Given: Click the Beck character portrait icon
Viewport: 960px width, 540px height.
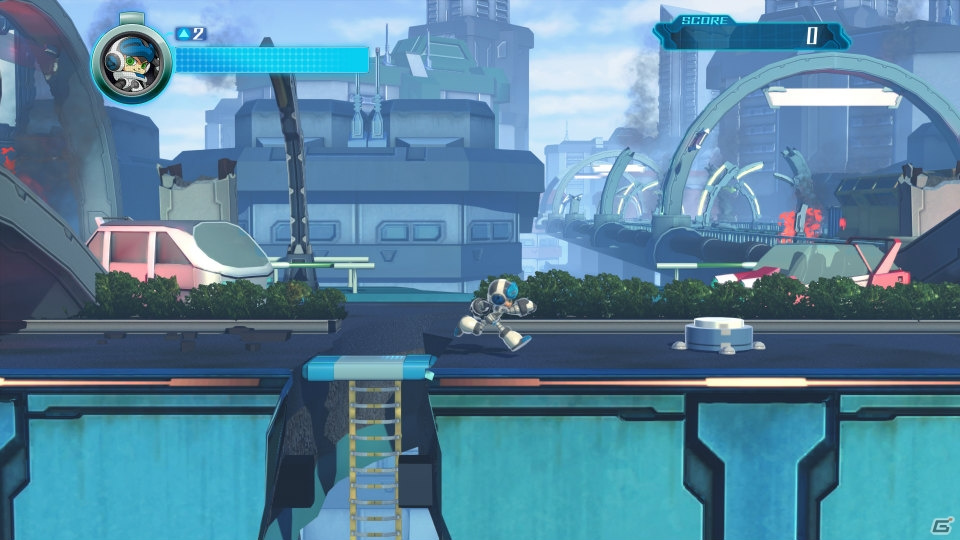Looking at the screenshot, I should (131, 63).
